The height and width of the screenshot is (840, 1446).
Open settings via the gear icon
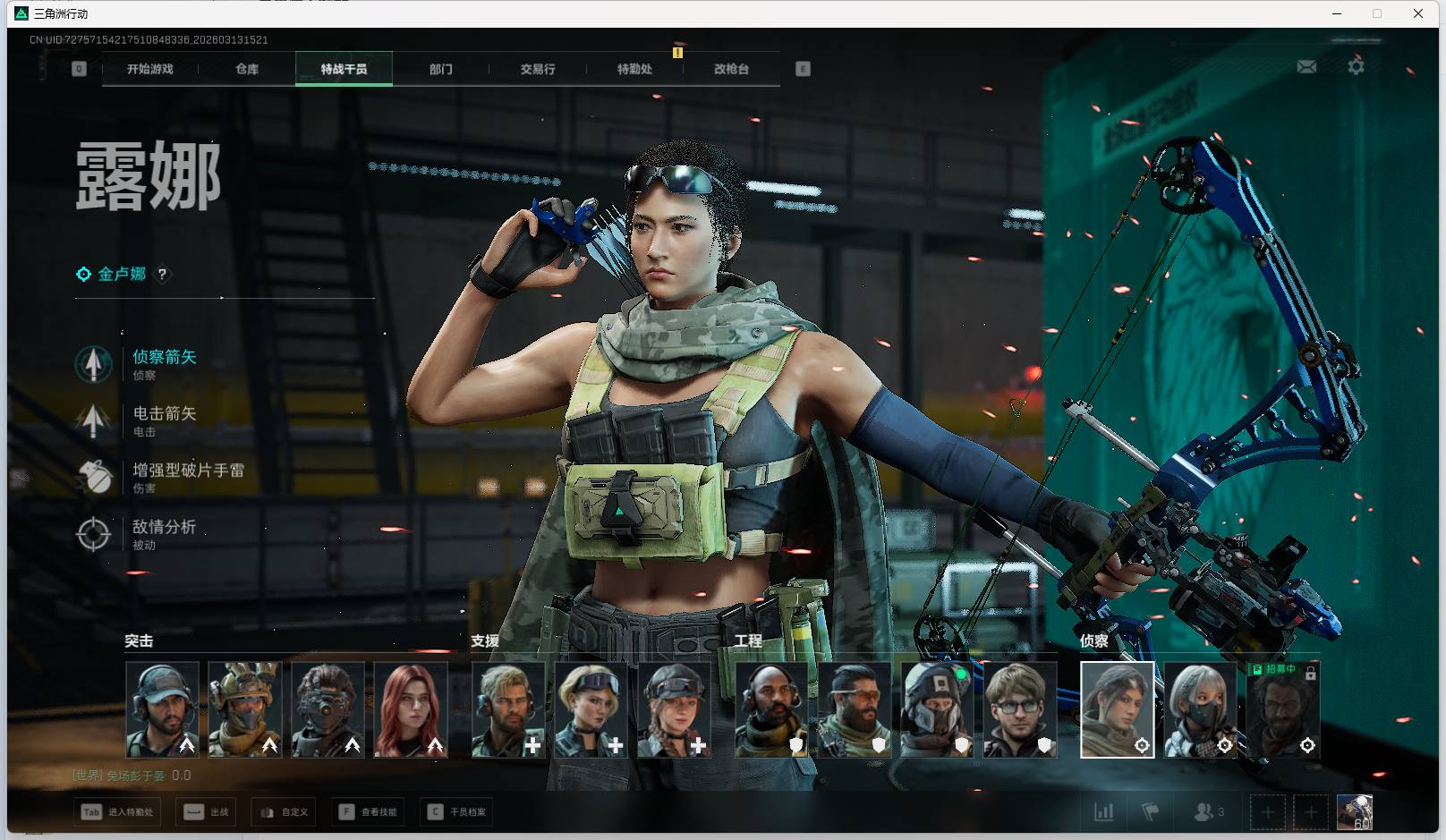1356,67
